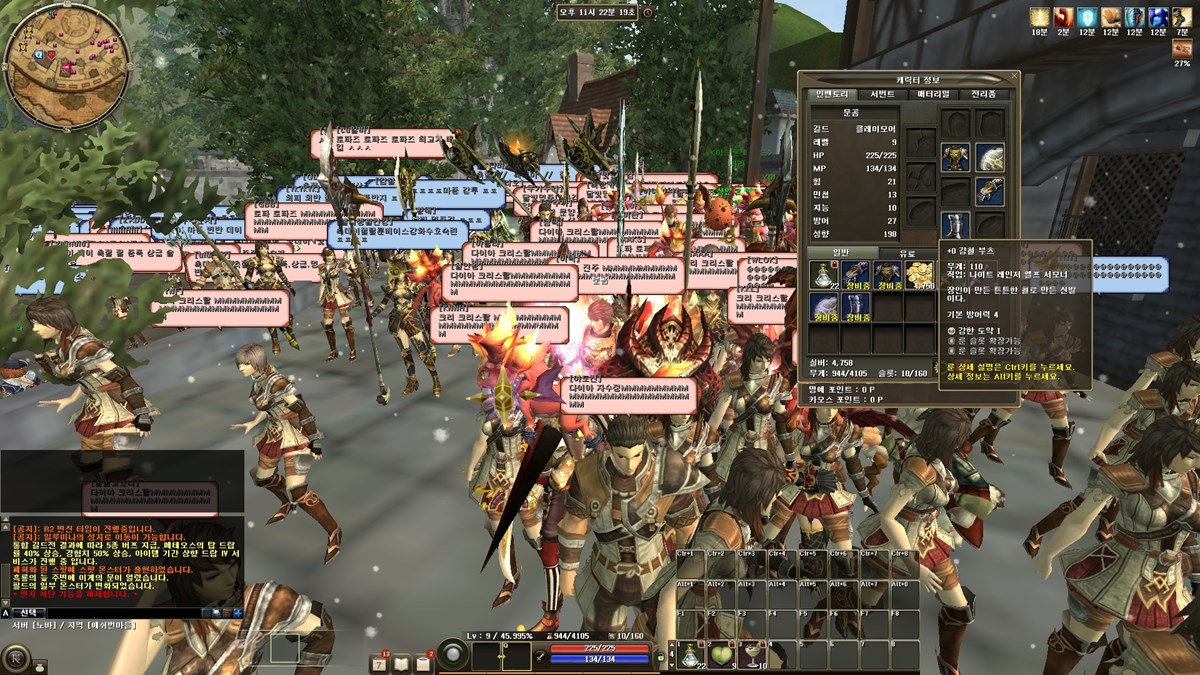
Task: Click the equipped steel boots slot
Action: pos(955,224)
